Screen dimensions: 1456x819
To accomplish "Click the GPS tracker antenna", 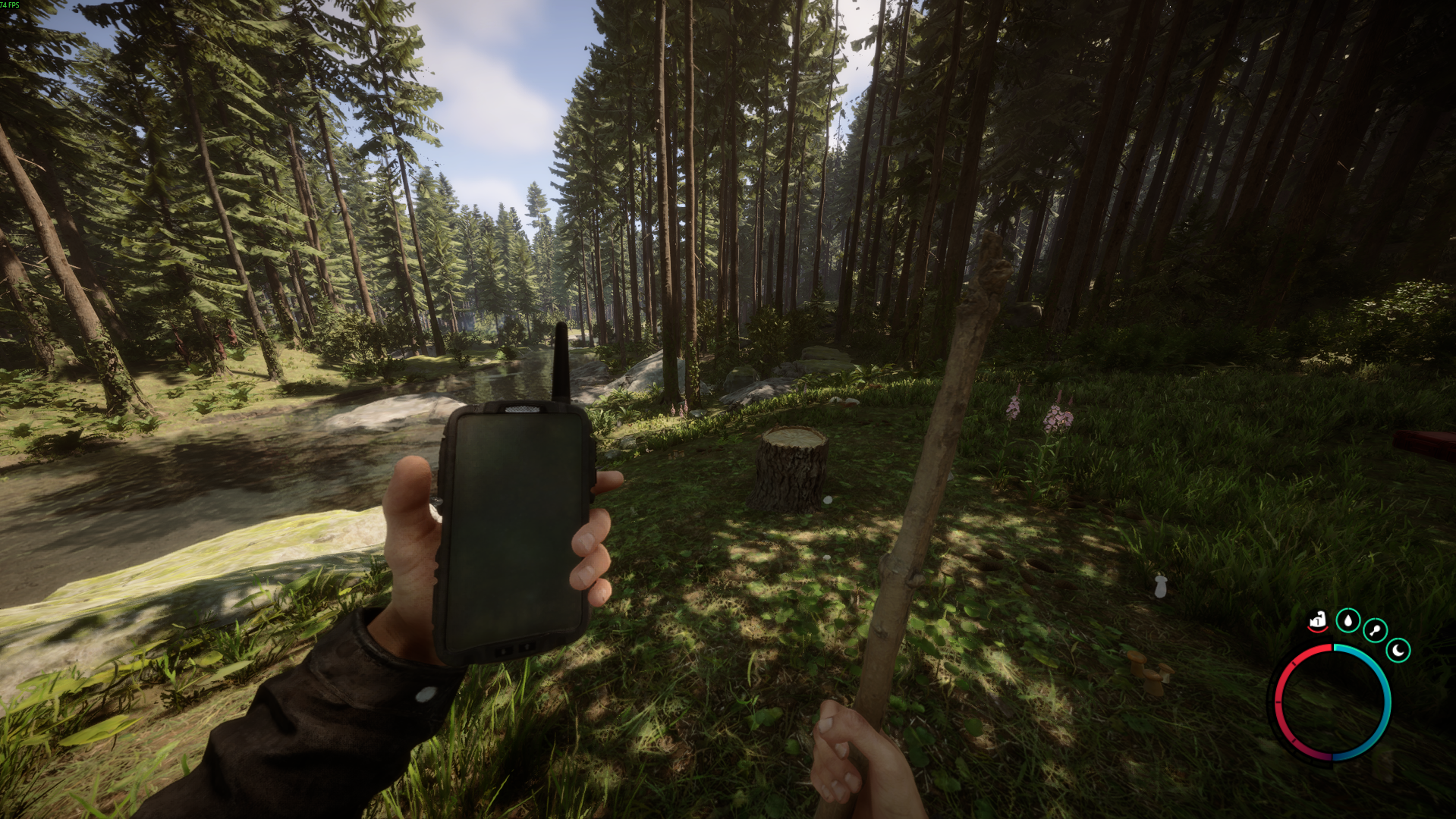I will 563,356.
